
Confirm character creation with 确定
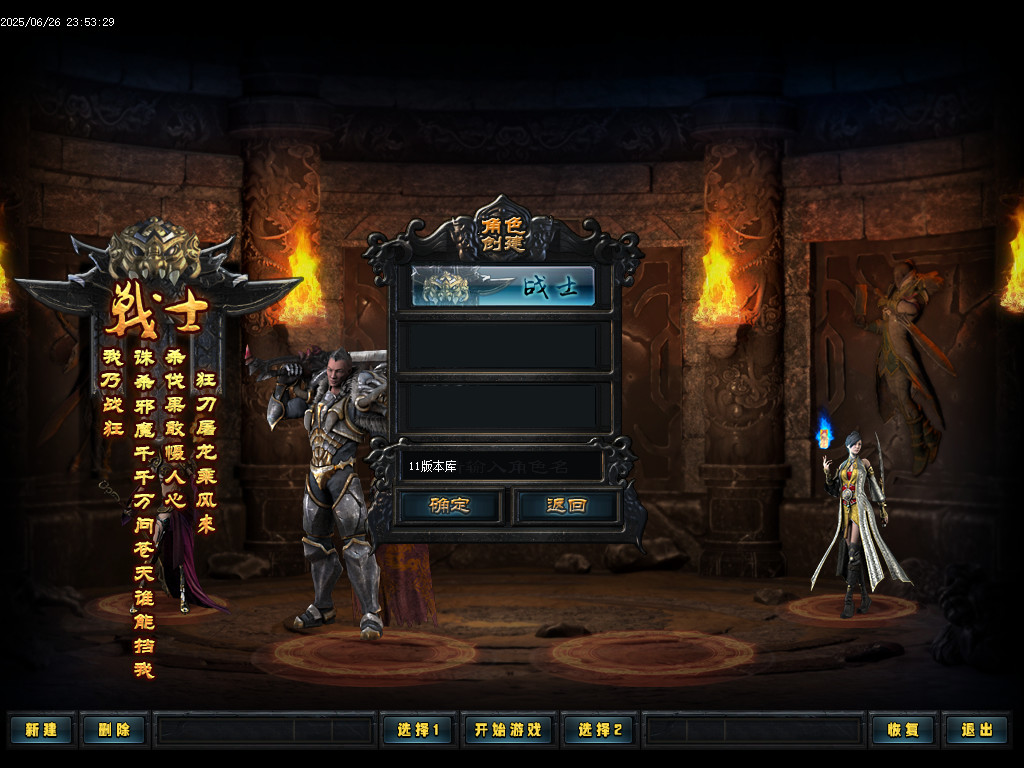(450, 505)
